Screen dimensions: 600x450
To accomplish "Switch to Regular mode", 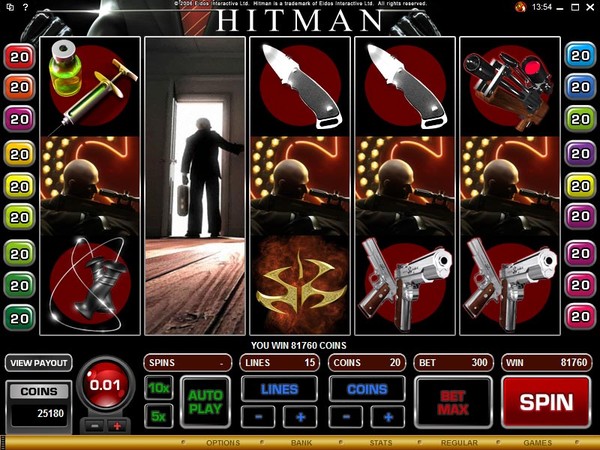I will click(x=459, y=442).
